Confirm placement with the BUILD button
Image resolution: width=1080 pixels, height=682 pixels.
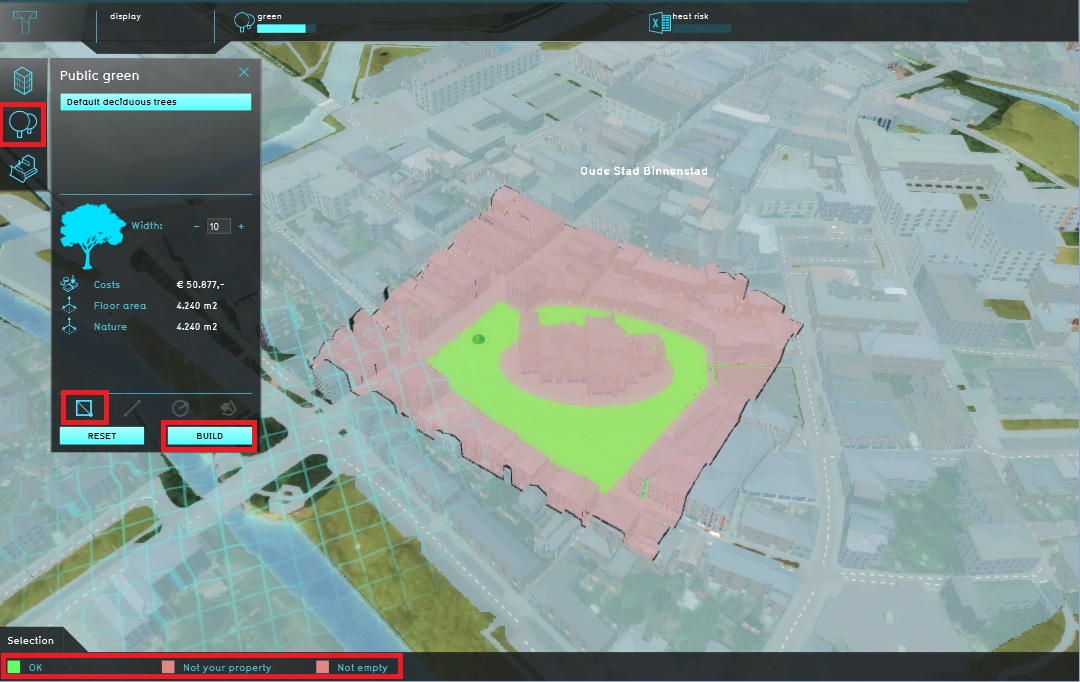[x=210, y=436]
